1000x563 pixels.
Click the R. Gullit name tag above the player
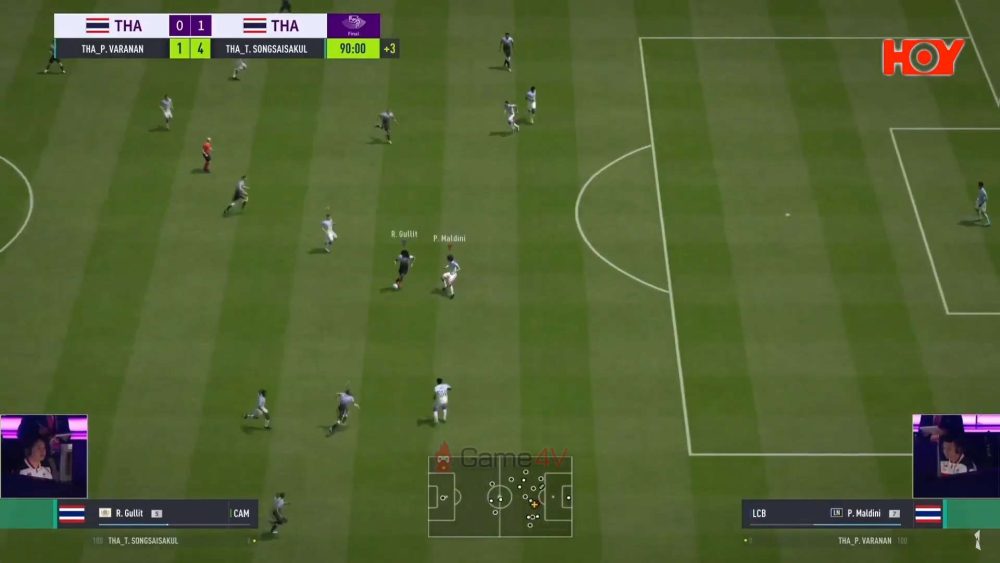click(x=403, y=234)
